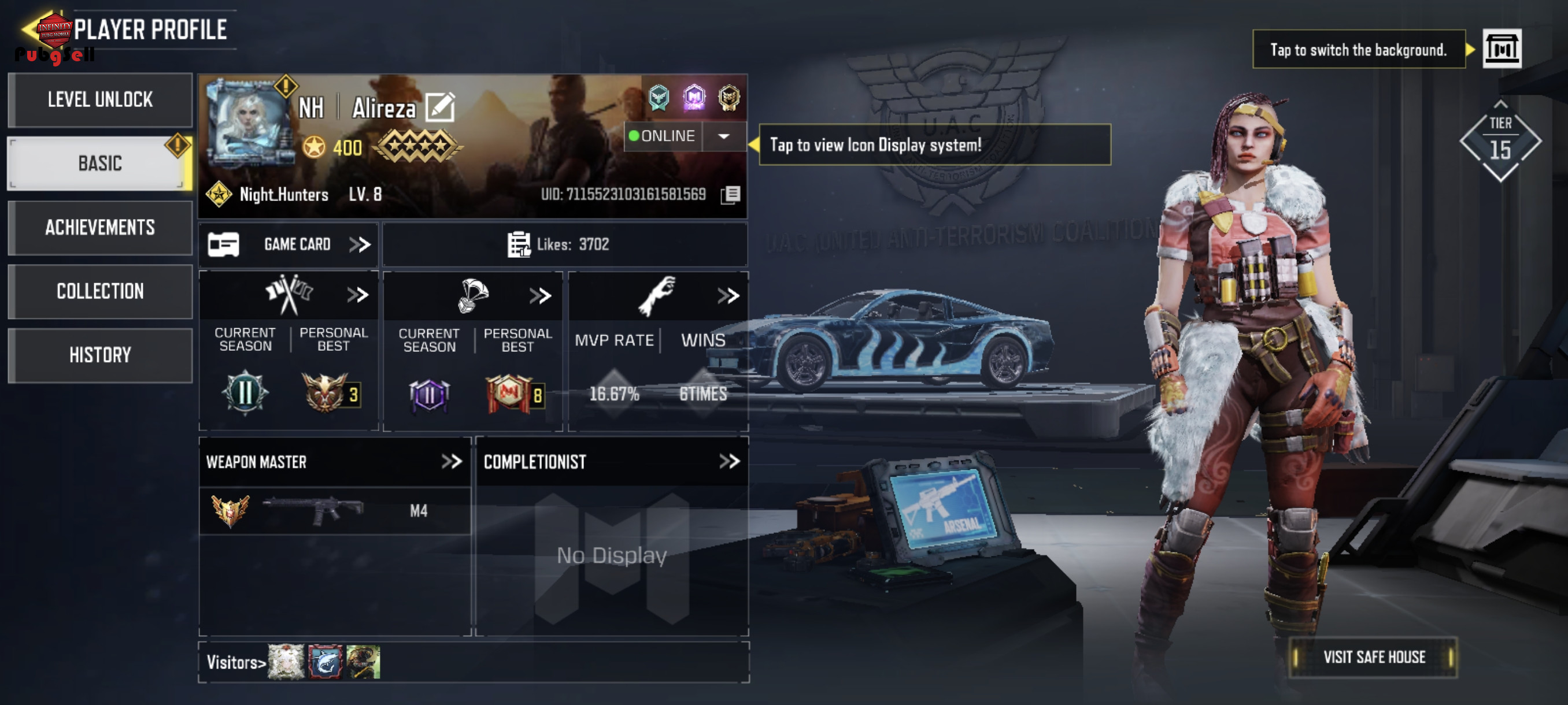Open the Achievements tab

100,228
